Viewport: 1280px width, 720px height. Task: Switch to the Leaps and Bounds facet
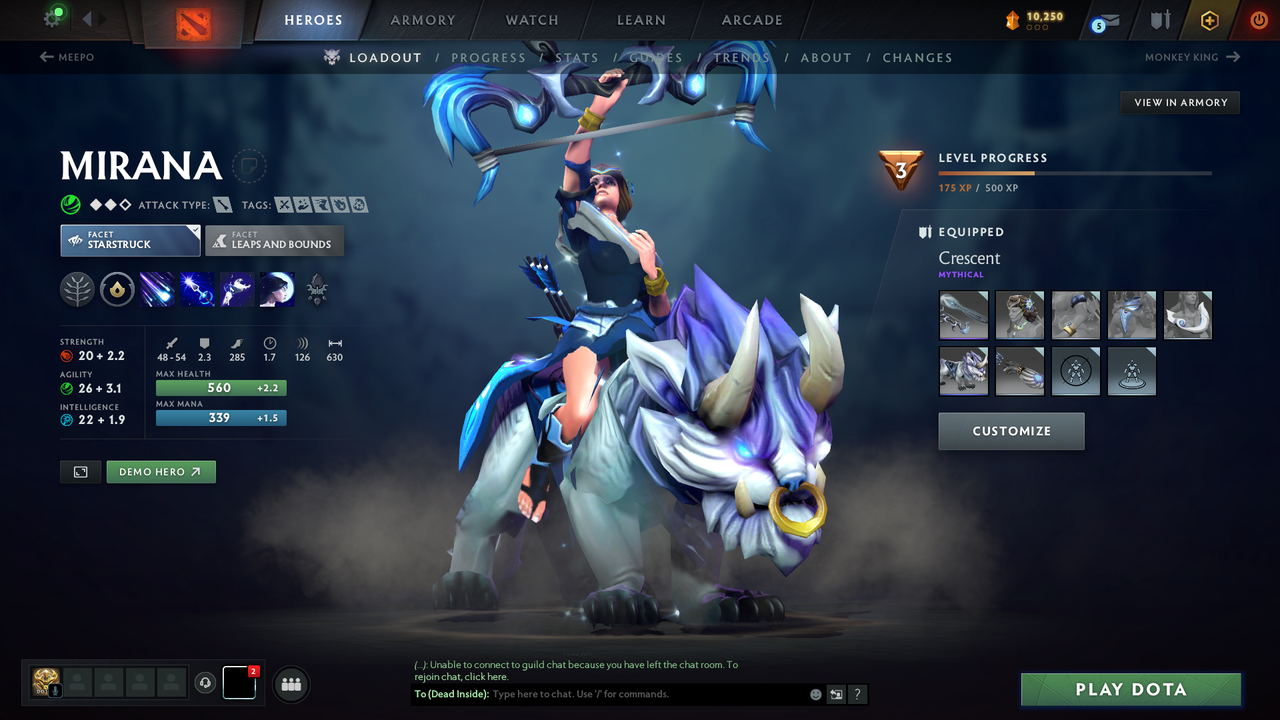(x=274, y=240)
